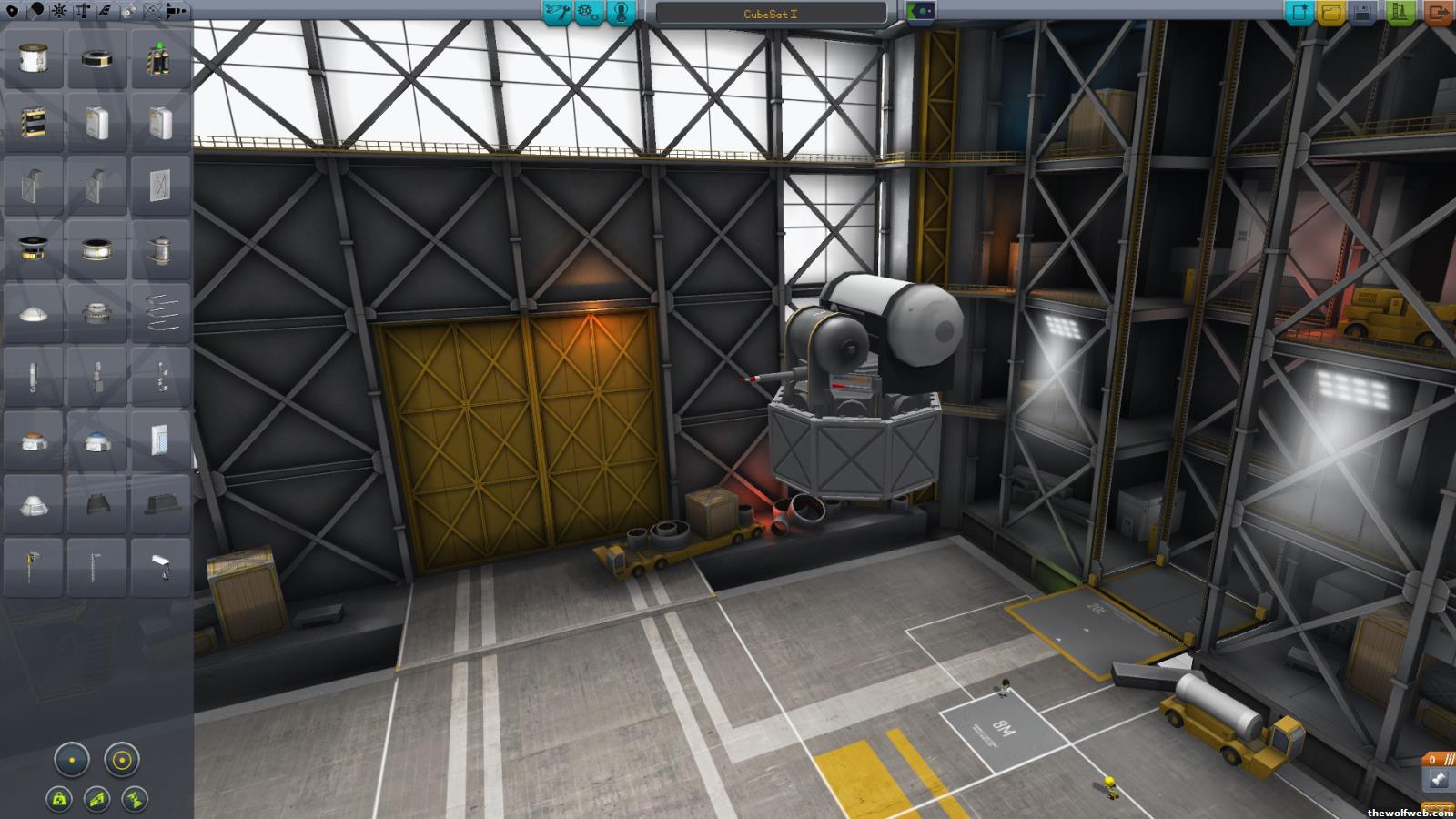Launch the vessel with the green button

click(x=1400, y=13)
